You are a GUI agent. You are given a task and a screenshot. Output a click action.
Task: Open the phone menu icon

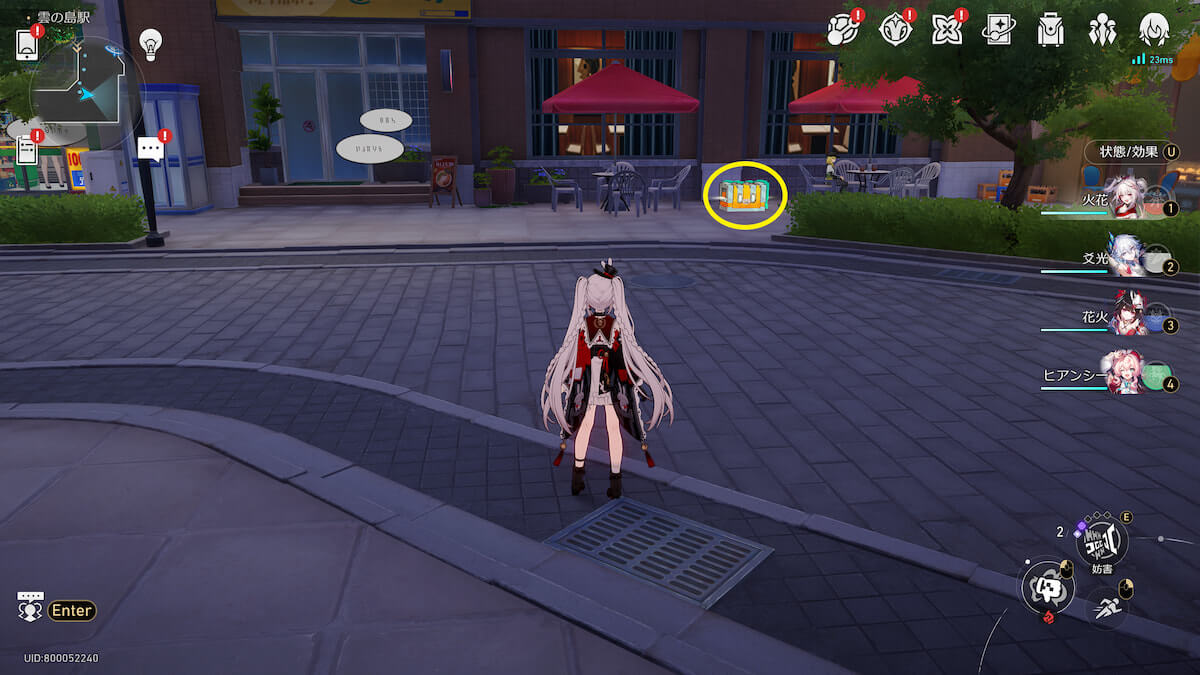click(27, 44)
